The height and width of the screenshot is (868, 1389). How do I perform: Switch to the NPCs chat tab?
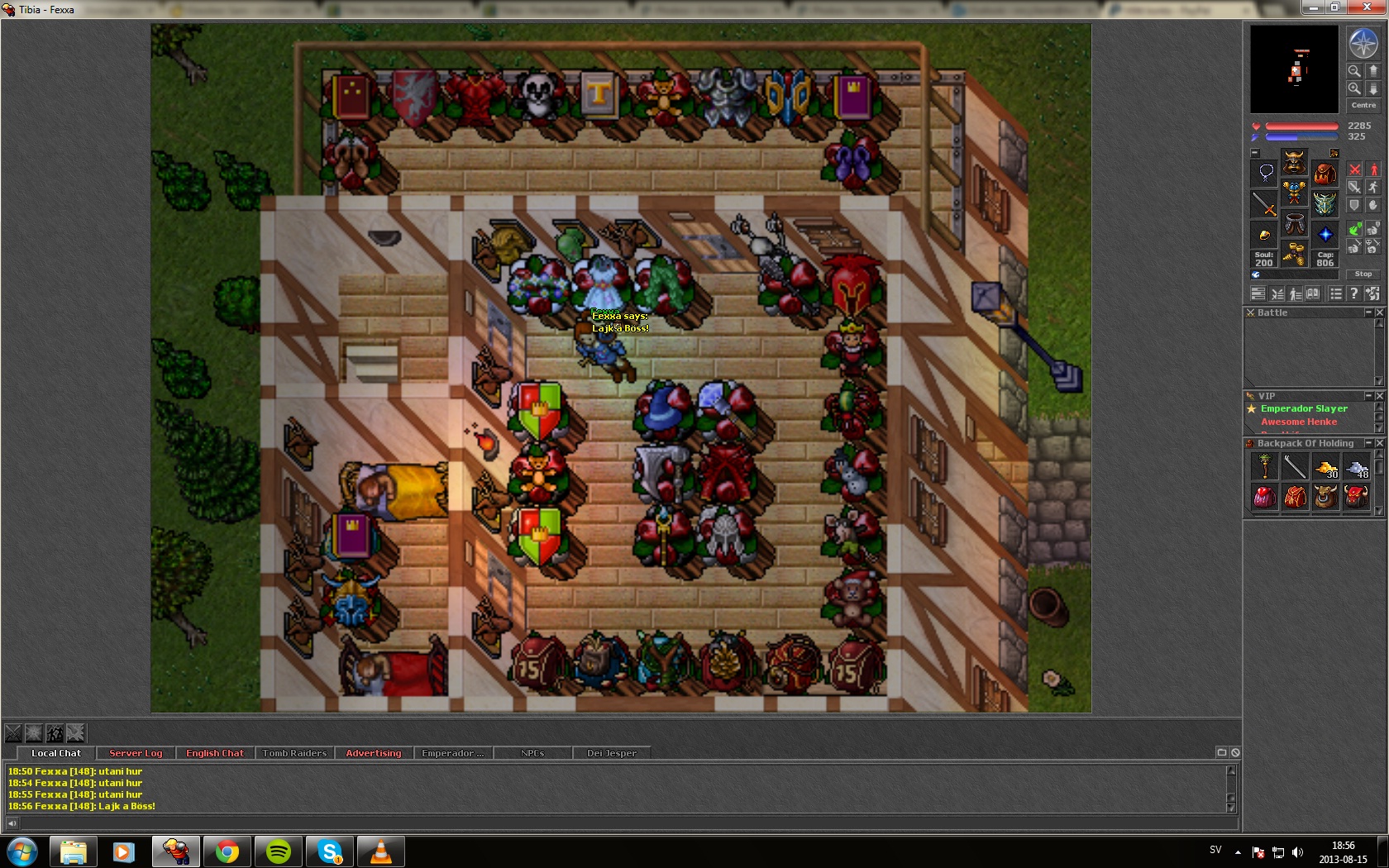pyautogui.click(x=532, y=753)
